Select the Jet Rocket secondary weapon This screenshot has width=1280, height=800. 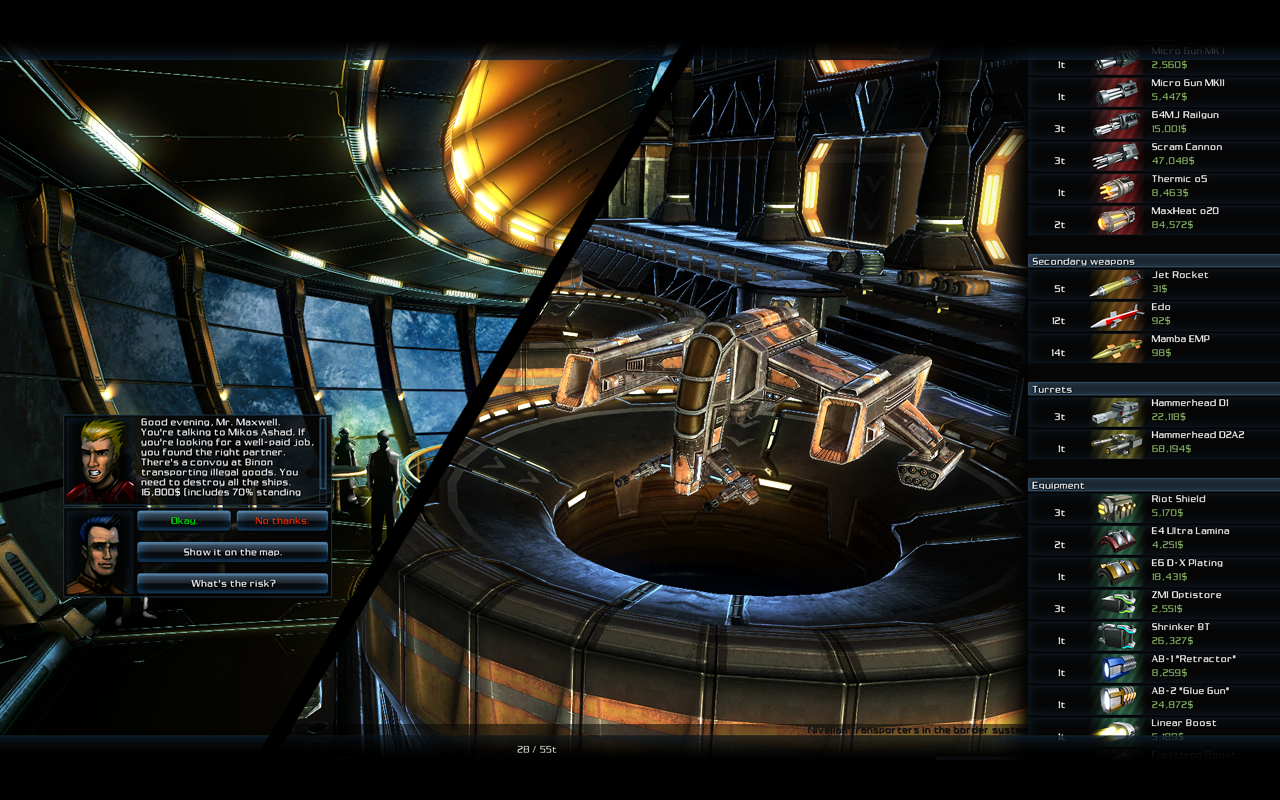1153,282
